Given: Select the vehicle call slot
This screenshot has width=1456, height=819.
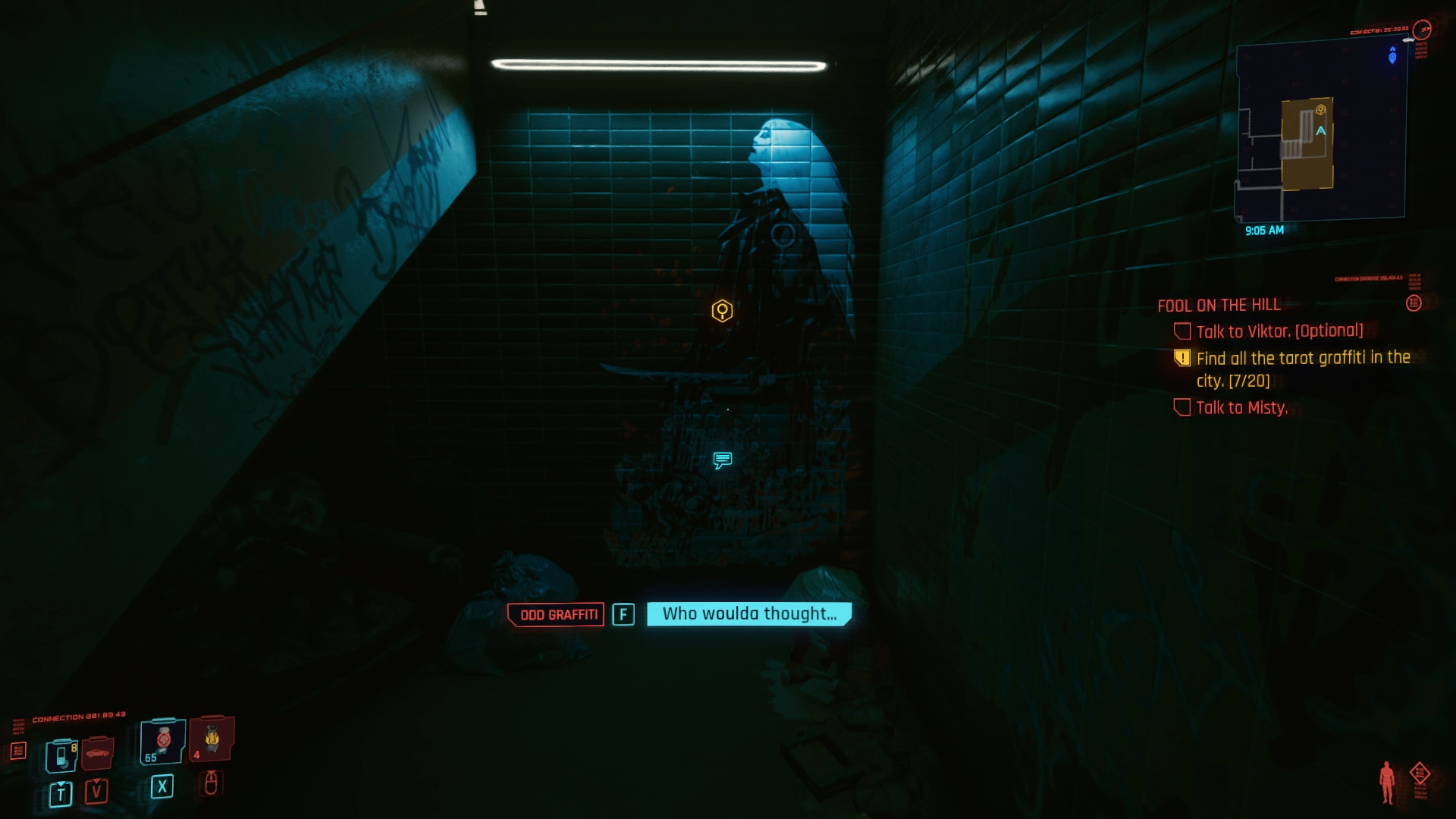Looking at the screenshot, I should pyautogui.click(x=97, y=753).
